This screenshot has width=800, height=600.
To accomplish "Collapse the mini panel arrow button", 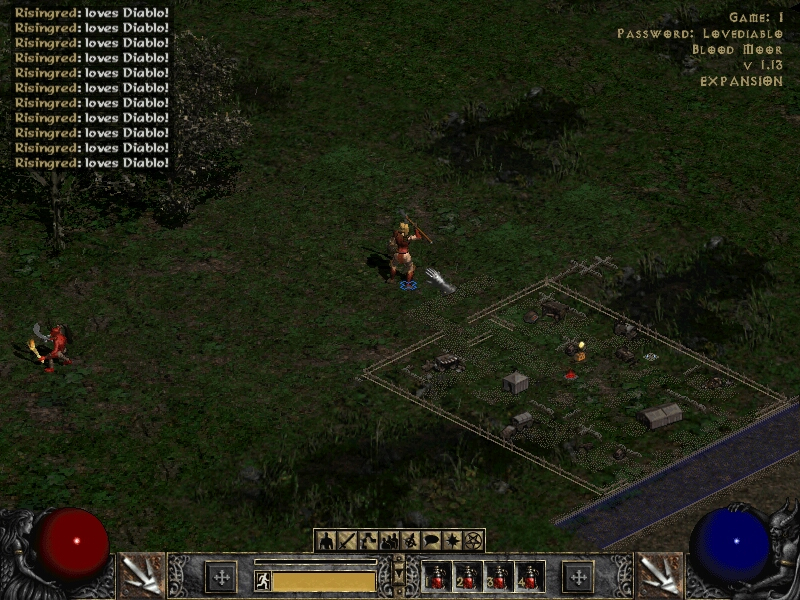I will coord(399,577).
